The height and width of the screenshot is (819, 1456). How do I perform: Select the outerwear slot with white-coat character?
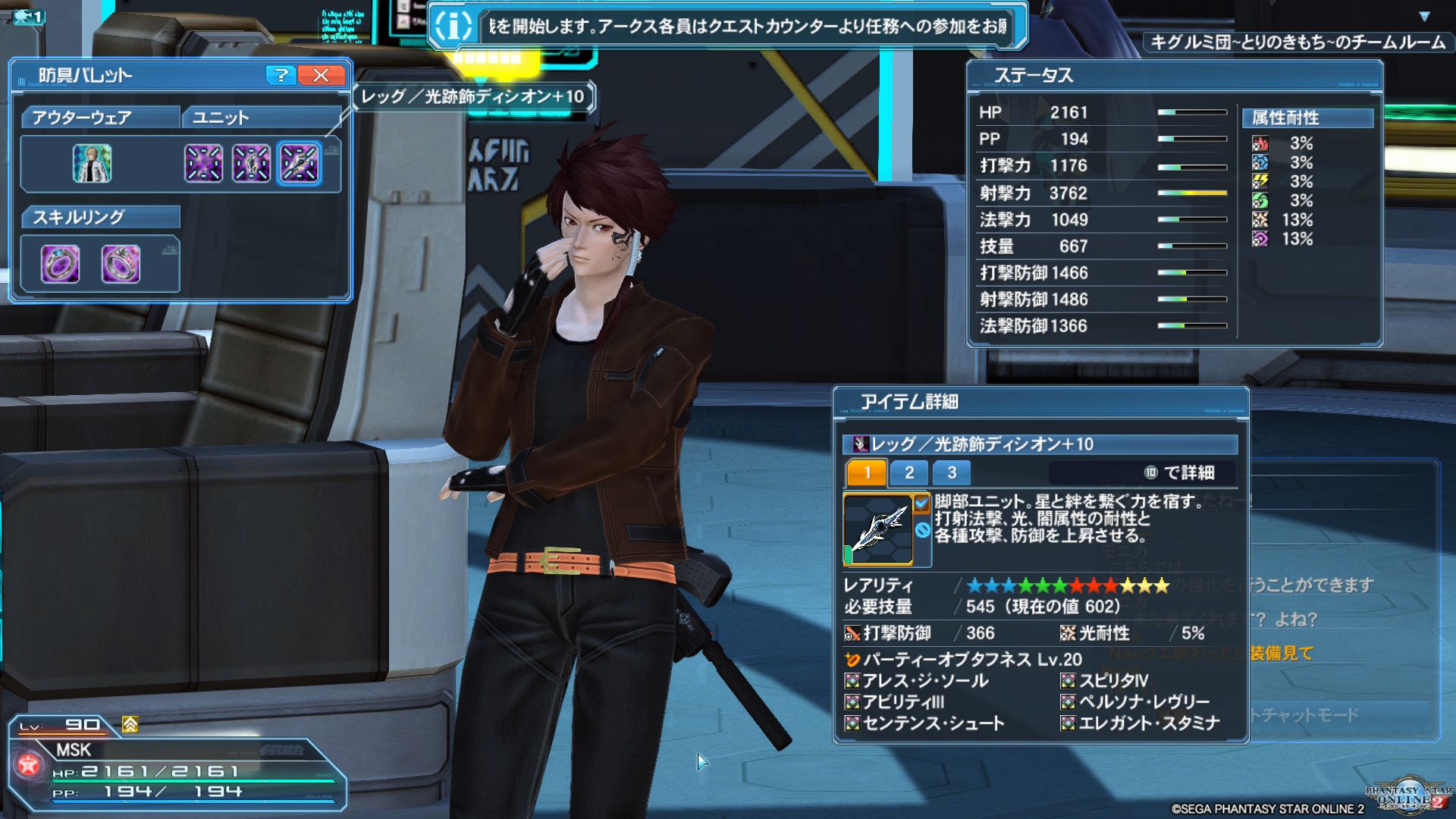coord(92,163)
